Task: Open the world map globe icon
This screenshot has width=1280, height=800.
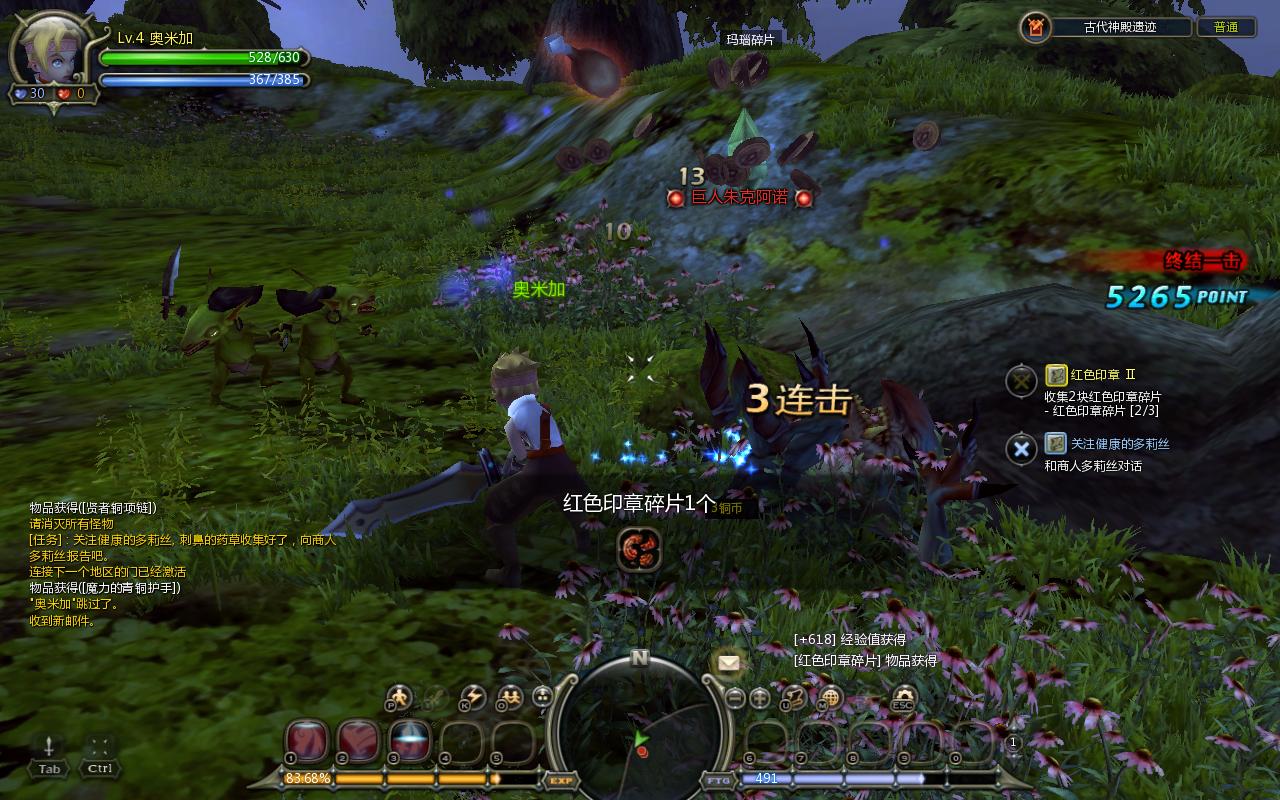Action: click(x=830, y=697)
